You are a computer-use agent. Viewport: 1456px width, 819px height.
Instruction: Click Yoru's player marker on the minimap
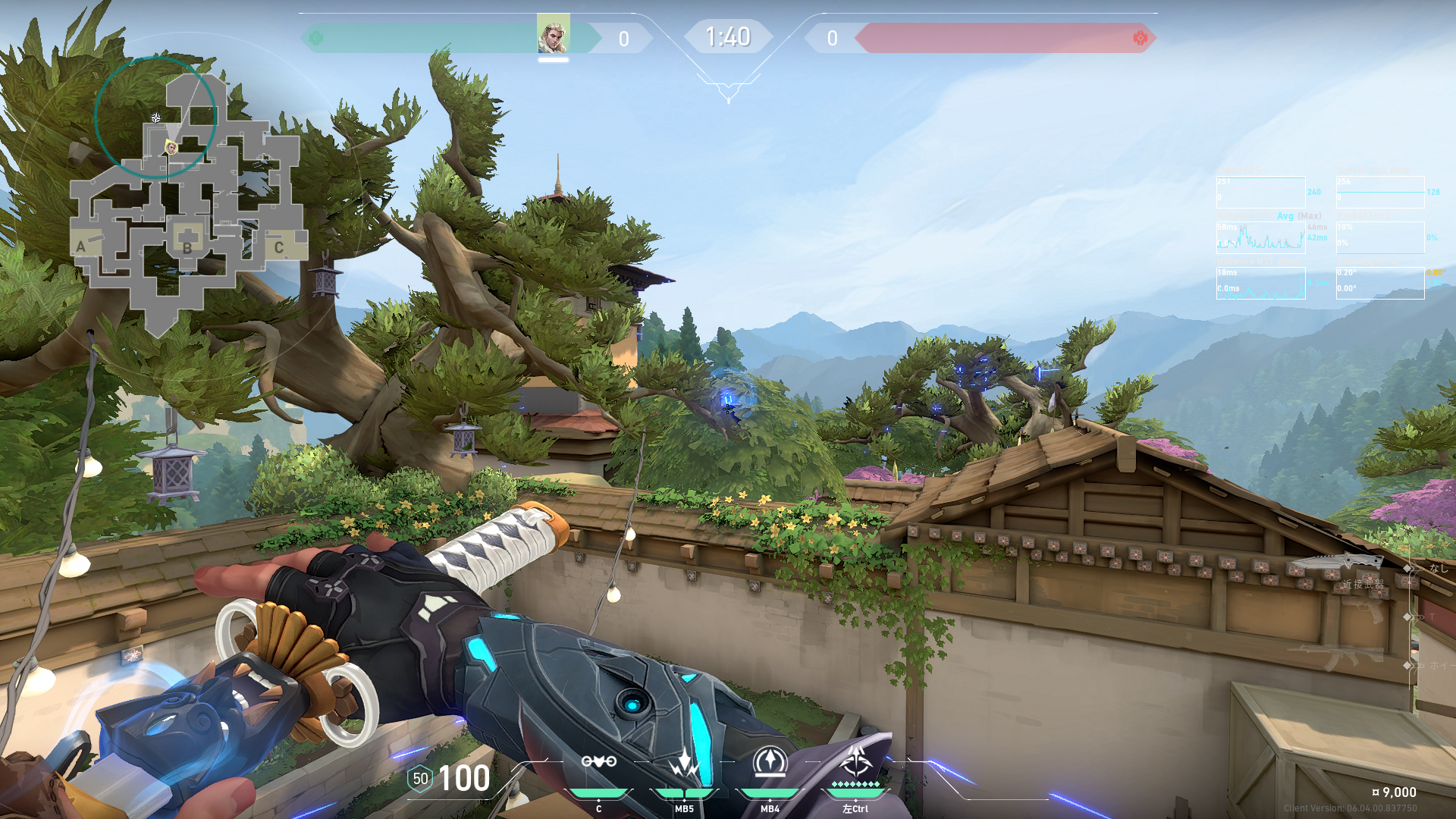171,147
